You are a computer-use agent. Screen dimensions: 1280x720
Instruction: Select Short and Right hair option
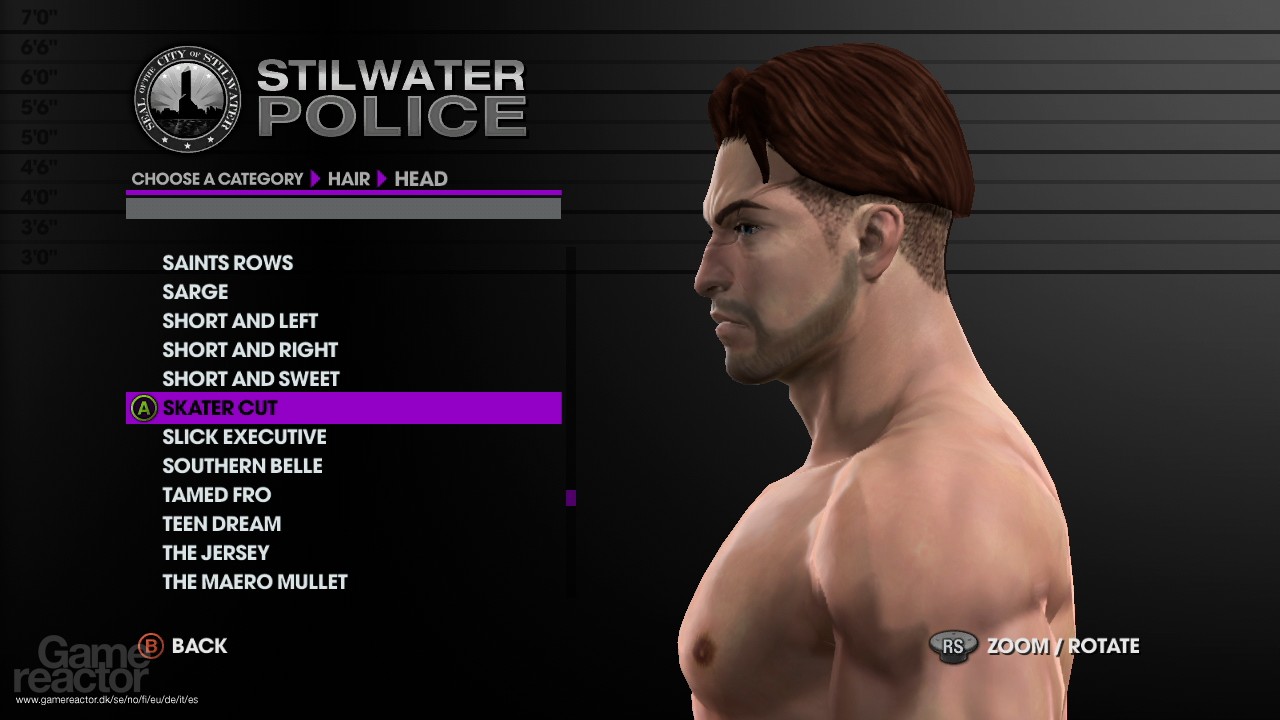(250, 350)
